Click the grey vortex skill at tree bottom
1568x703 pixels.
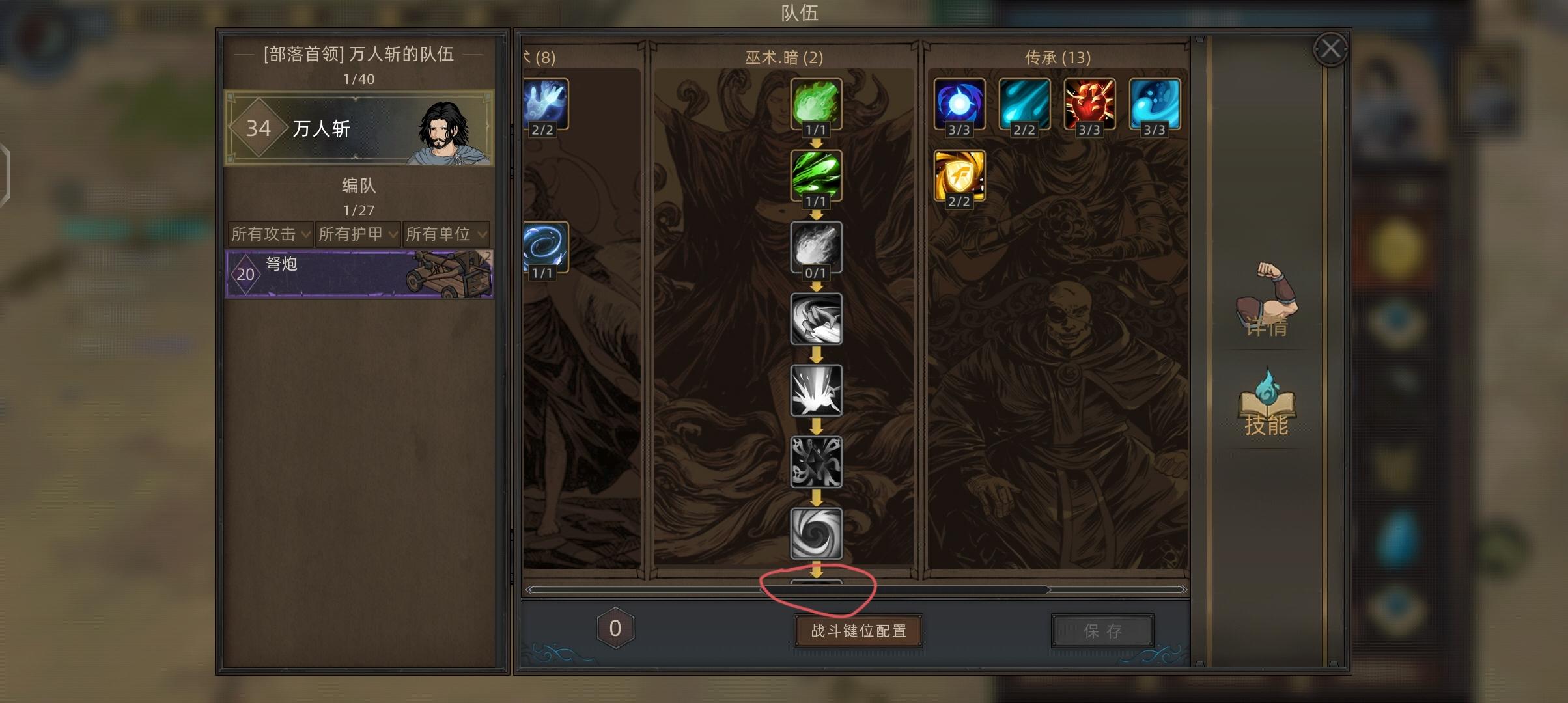click(x=816, y=534)
